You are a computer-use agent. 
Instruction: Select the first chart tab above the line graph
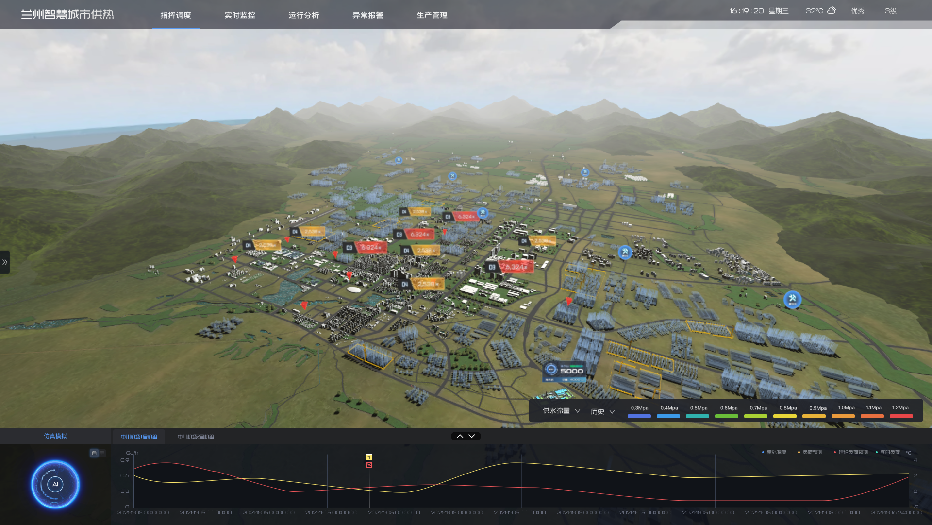138,437
